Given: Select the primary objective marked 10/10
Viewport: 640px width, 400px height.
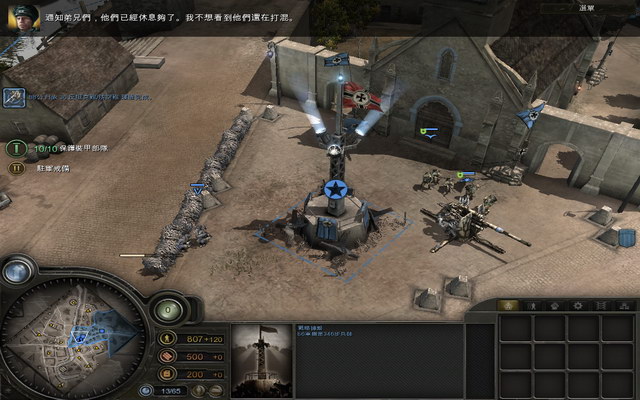Looking at the screenshot, I should tap(16, 148).
